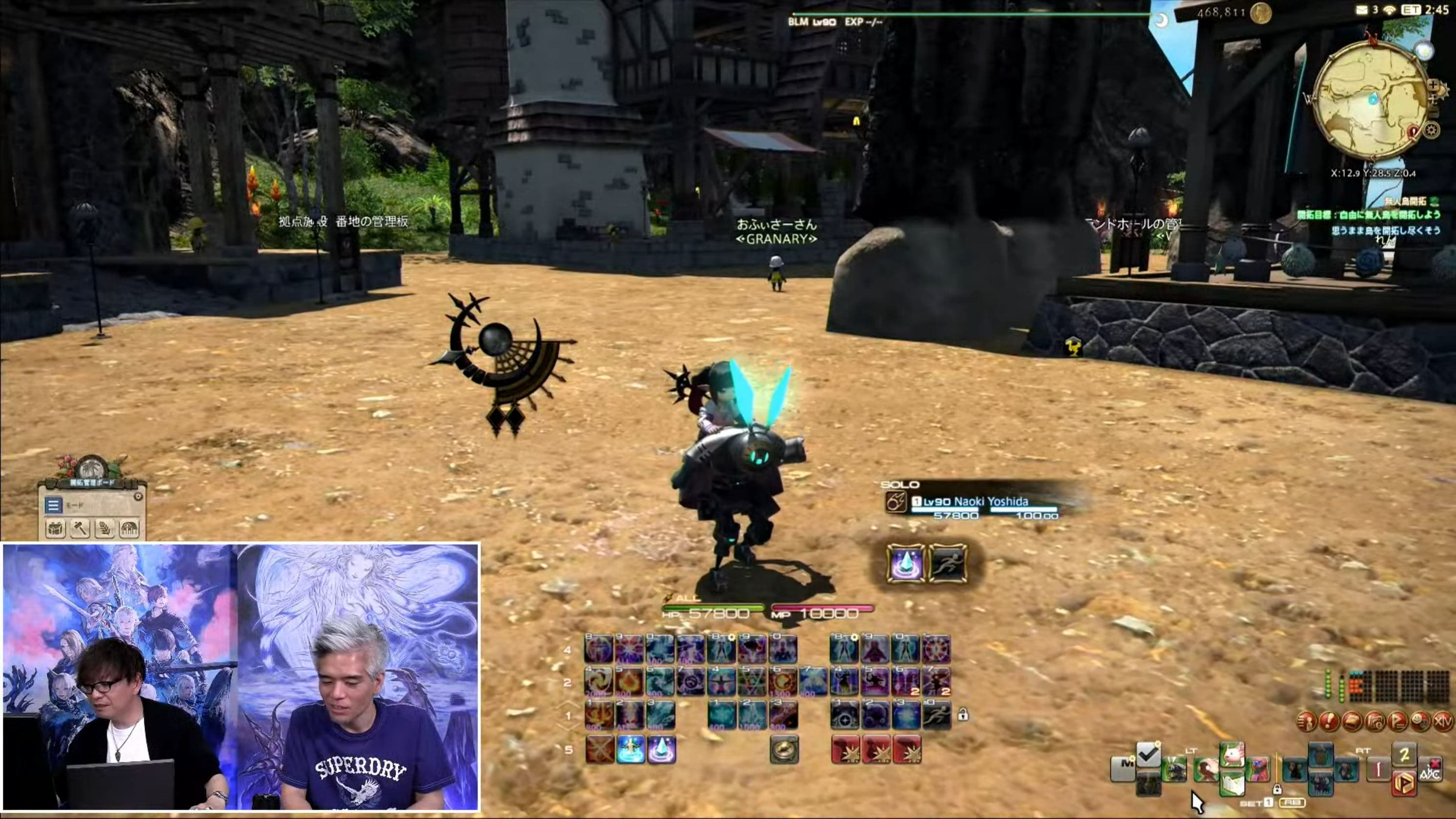The height and width of the screenshot is (819, 1456).
Task: Open the cabin building icon
Action: pos(129,528)
